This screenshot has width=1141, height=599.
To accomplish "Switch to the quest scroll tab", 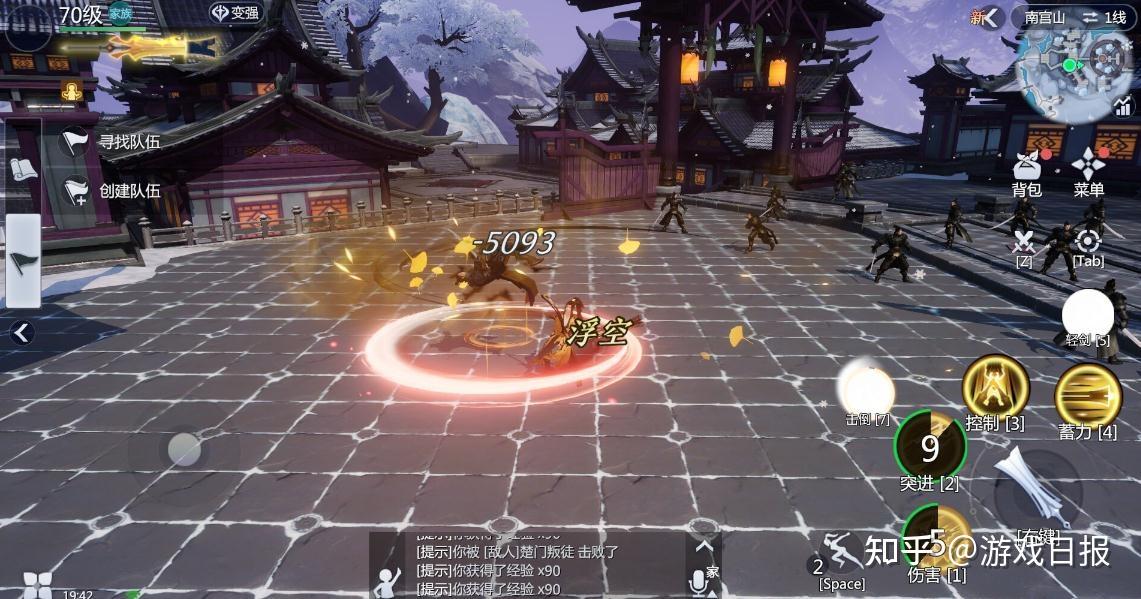I will click(22, 168).
